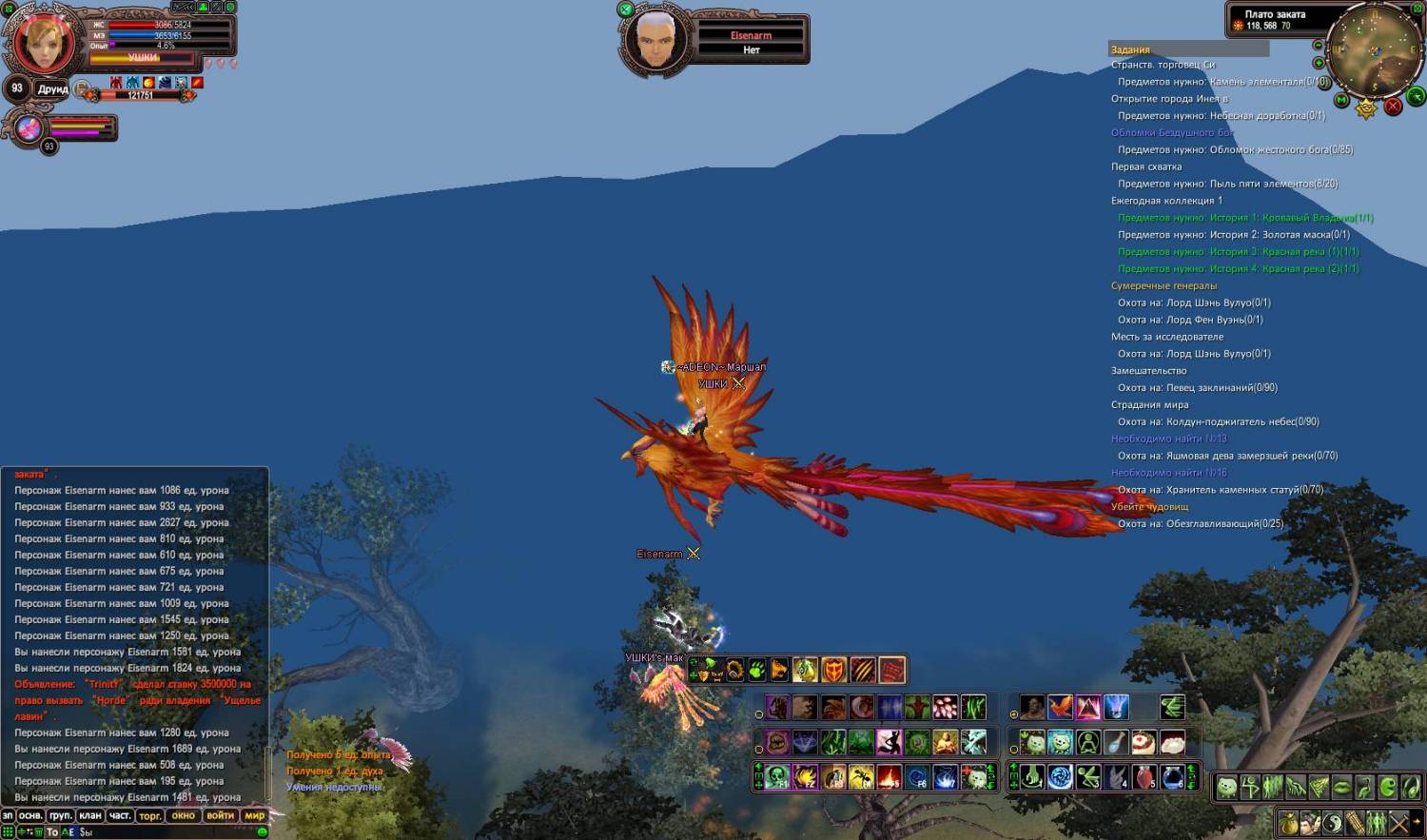Open the 'груп.' chat tab

click(x=61, y=815)
